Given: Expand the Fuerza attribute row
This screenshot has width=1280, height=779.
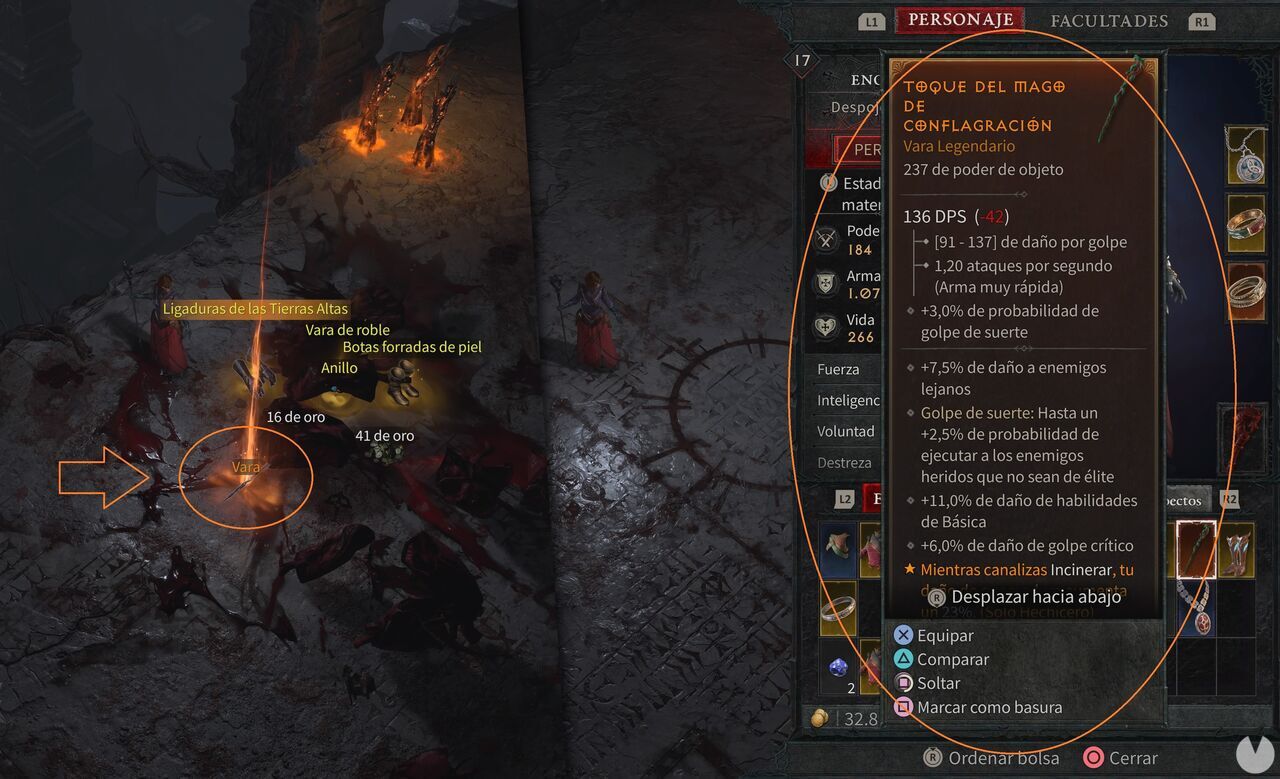Looking at the screenshot, I should (x=845, y=369).
